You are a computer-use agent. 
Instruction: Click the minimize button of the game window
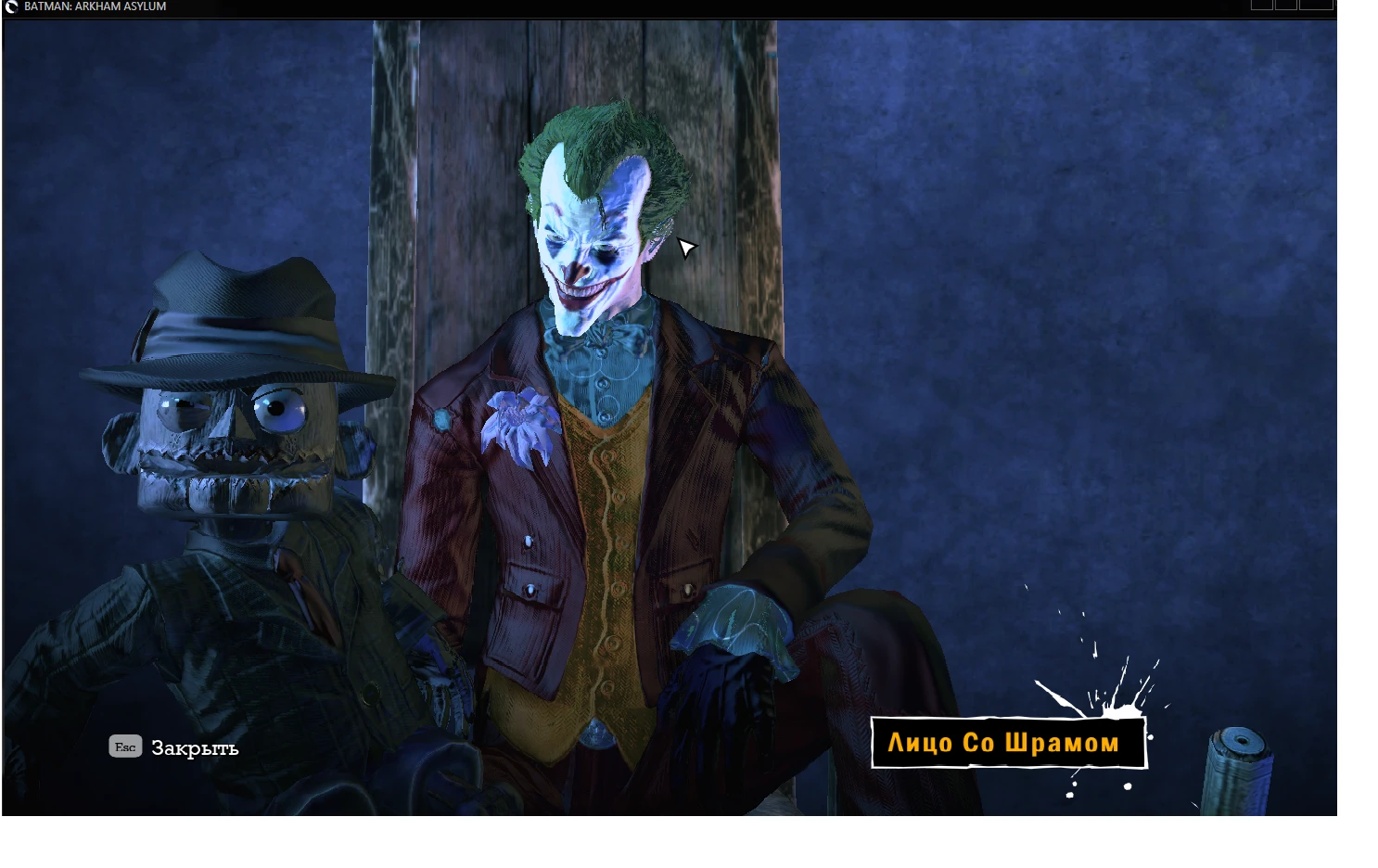click(x=1261, y=6)
